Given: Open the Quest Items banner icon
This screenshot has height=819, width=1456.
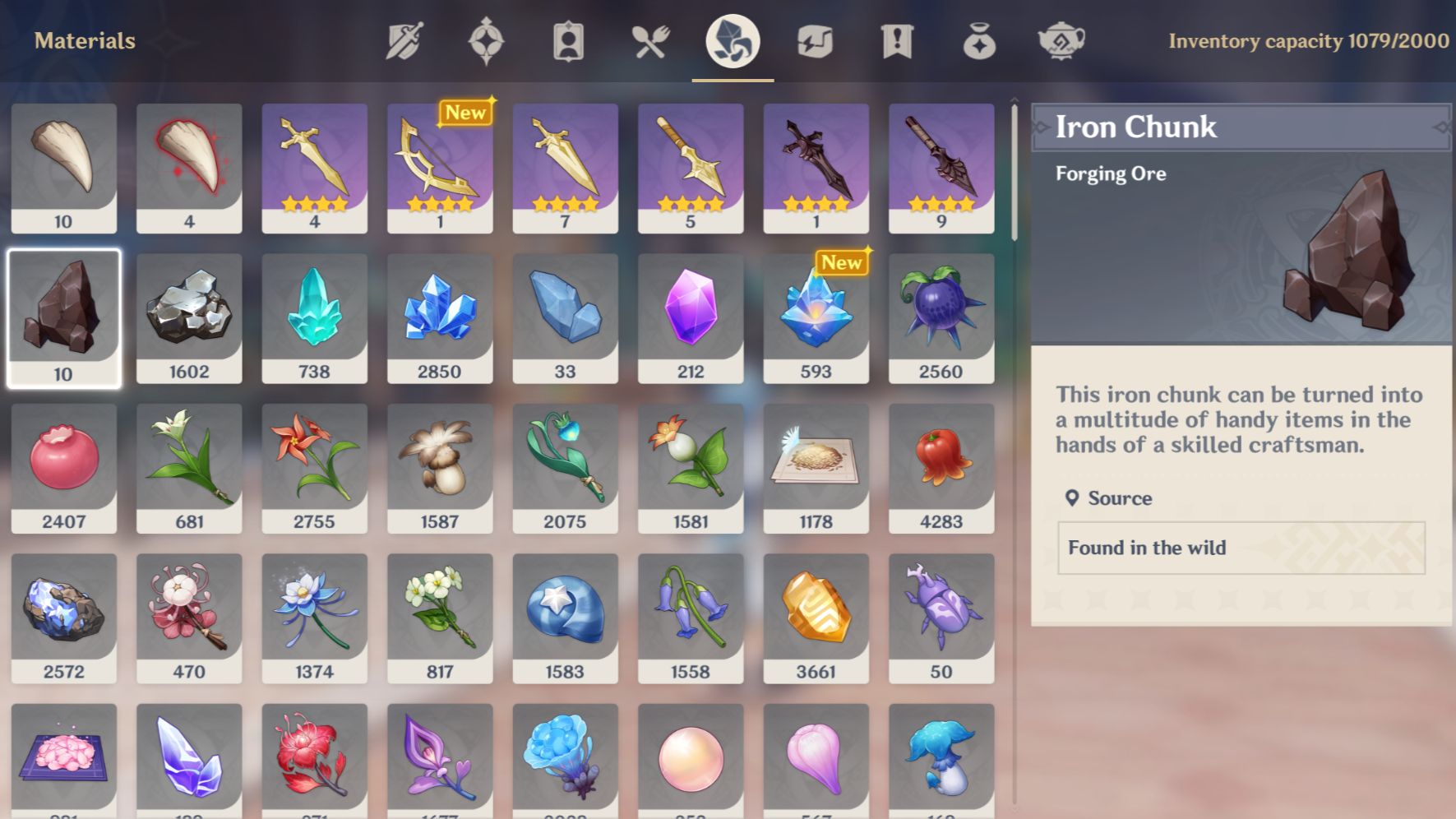Looking at the screenshot, I should pyautogui.click(x=896, y=41).
